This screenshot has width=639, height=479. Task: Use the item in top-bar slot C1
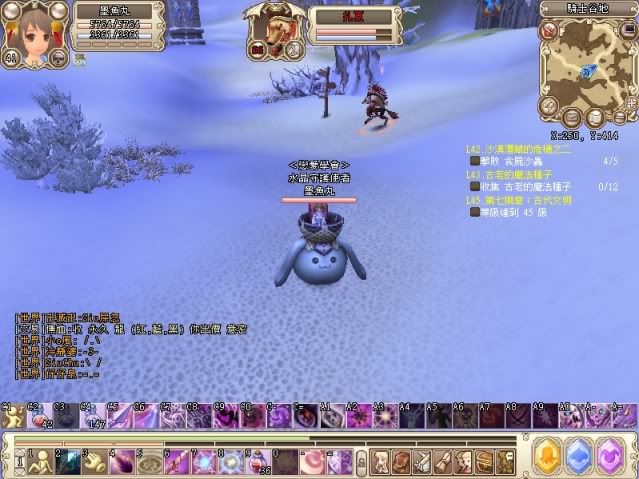coord(12,416)
